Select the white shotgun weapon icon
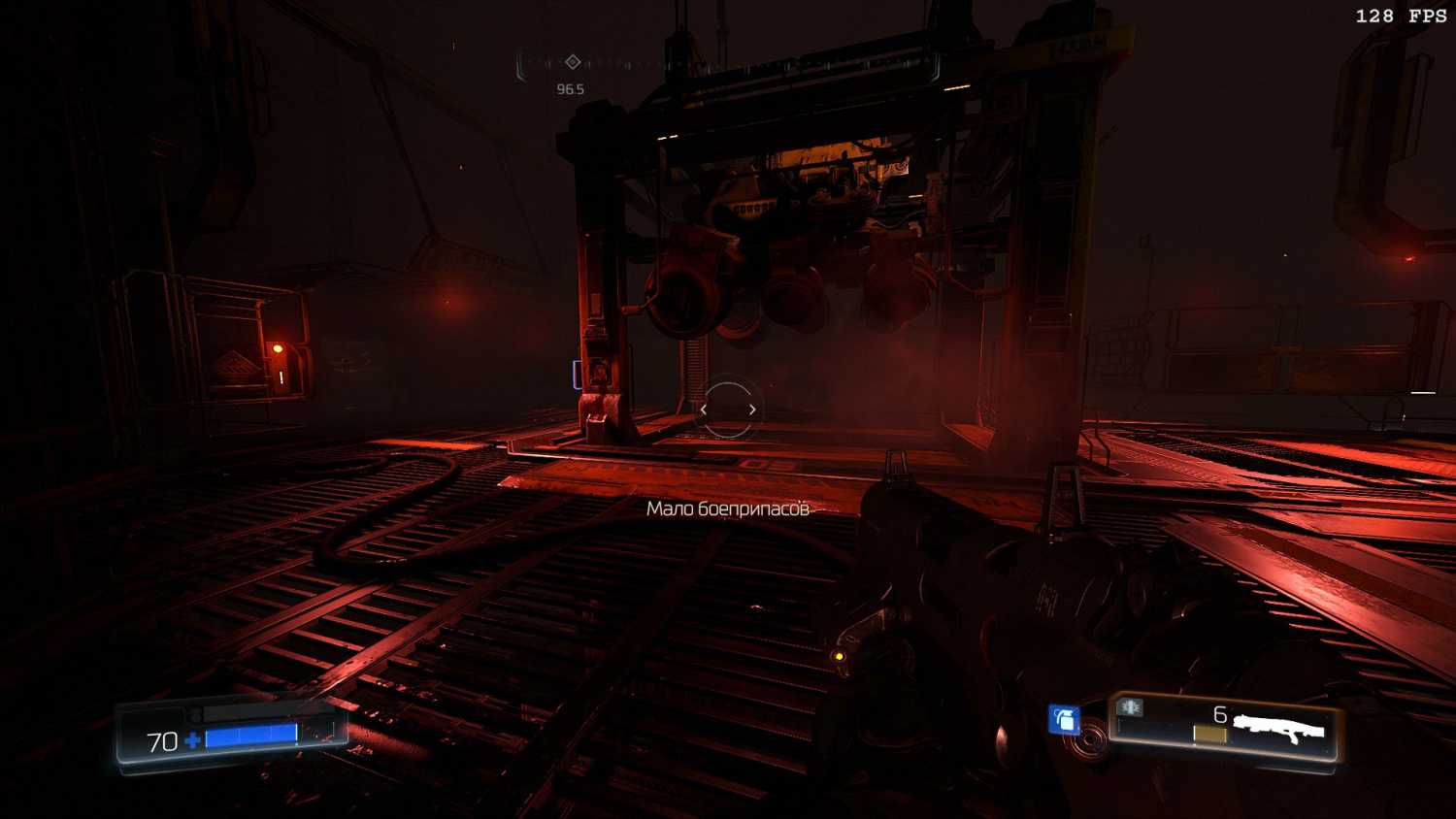The image size is (1456, 819). [x=1279, y=729]
